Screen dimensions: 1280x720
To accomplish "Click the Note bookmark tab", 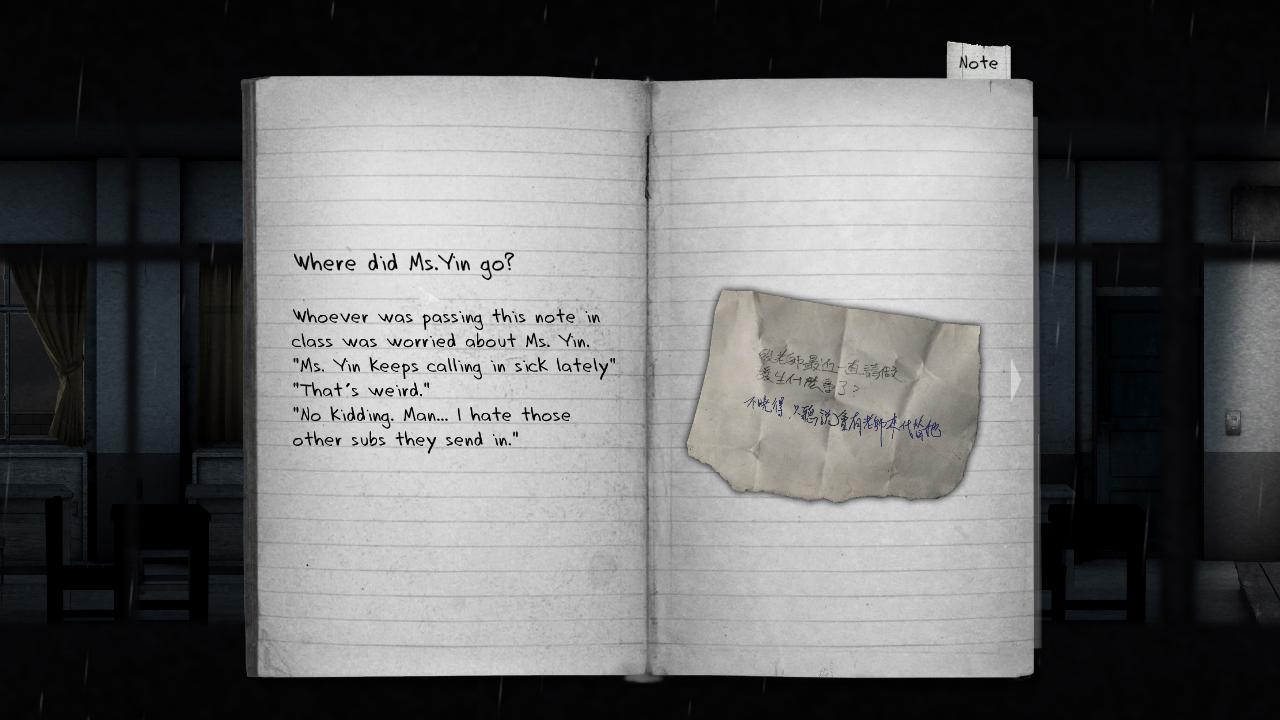I will pos(978,60).
